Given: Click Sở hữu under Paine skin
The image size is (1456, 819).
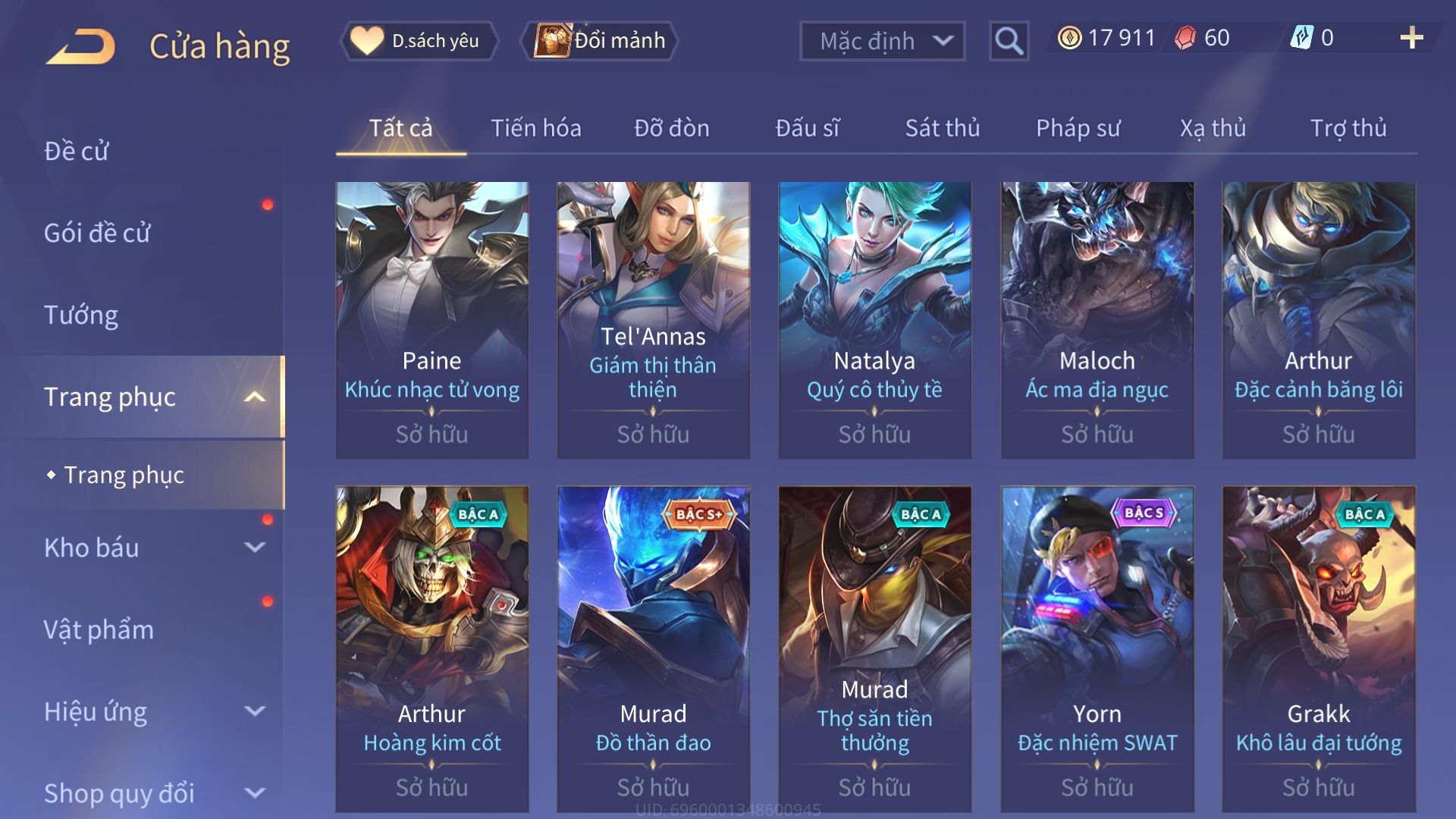Looking at the screenshot, I should click(x=431, y=434).
